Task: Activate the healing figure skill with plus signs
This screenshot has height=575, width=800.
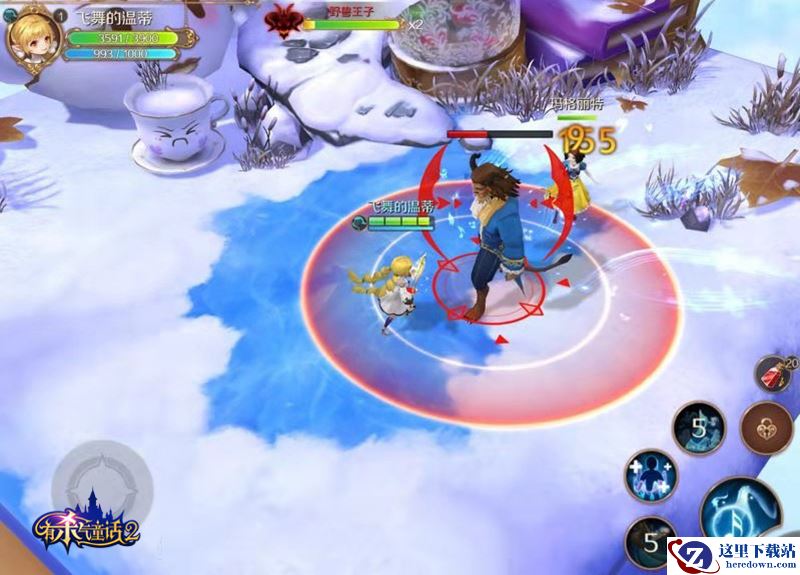Action: pos(650,474)
